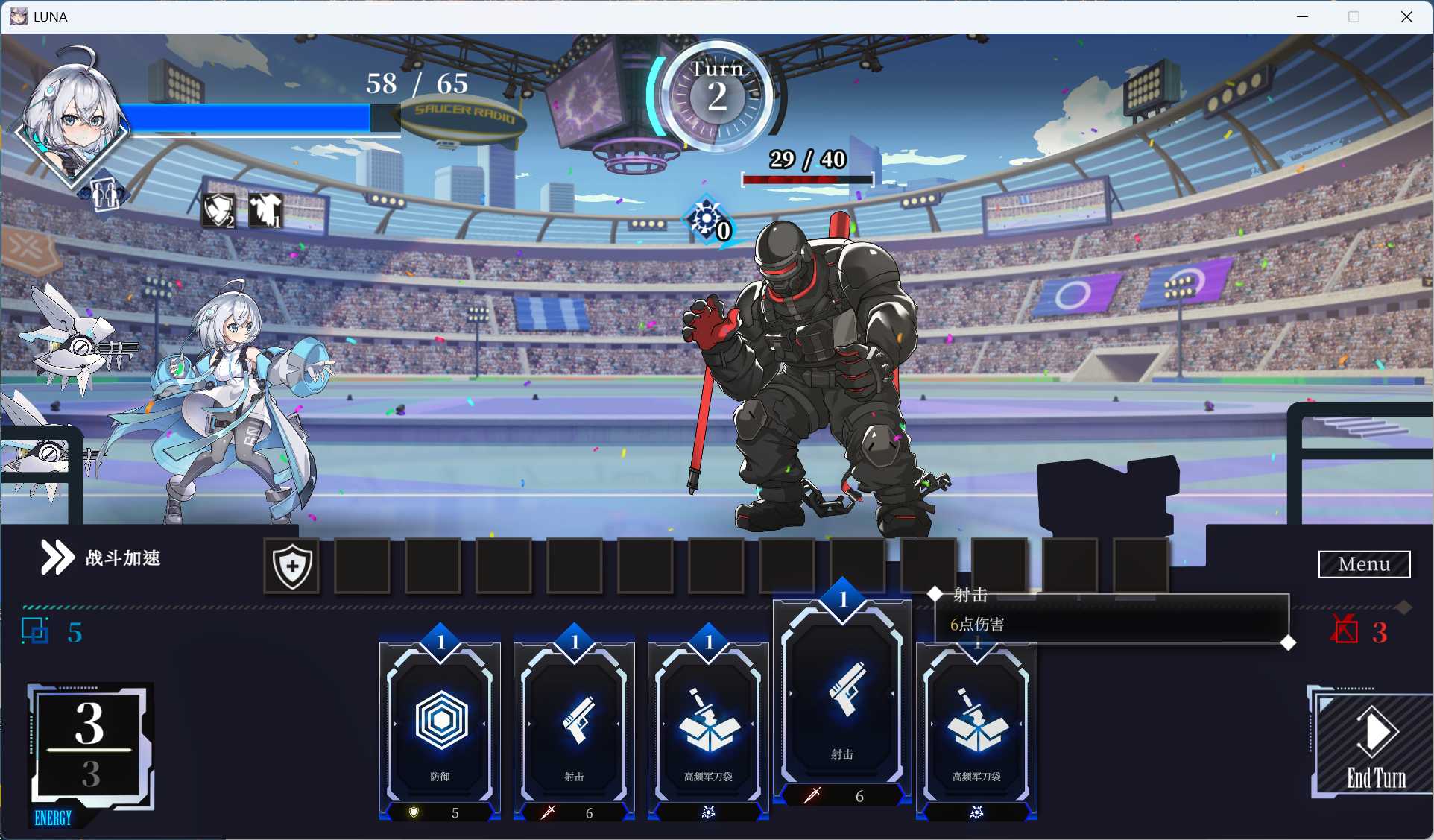Image resolution: width=1434 pixels, height=840 pixels.
Task: Select the enemy robot fighter
Action: [x=812, y=358]
